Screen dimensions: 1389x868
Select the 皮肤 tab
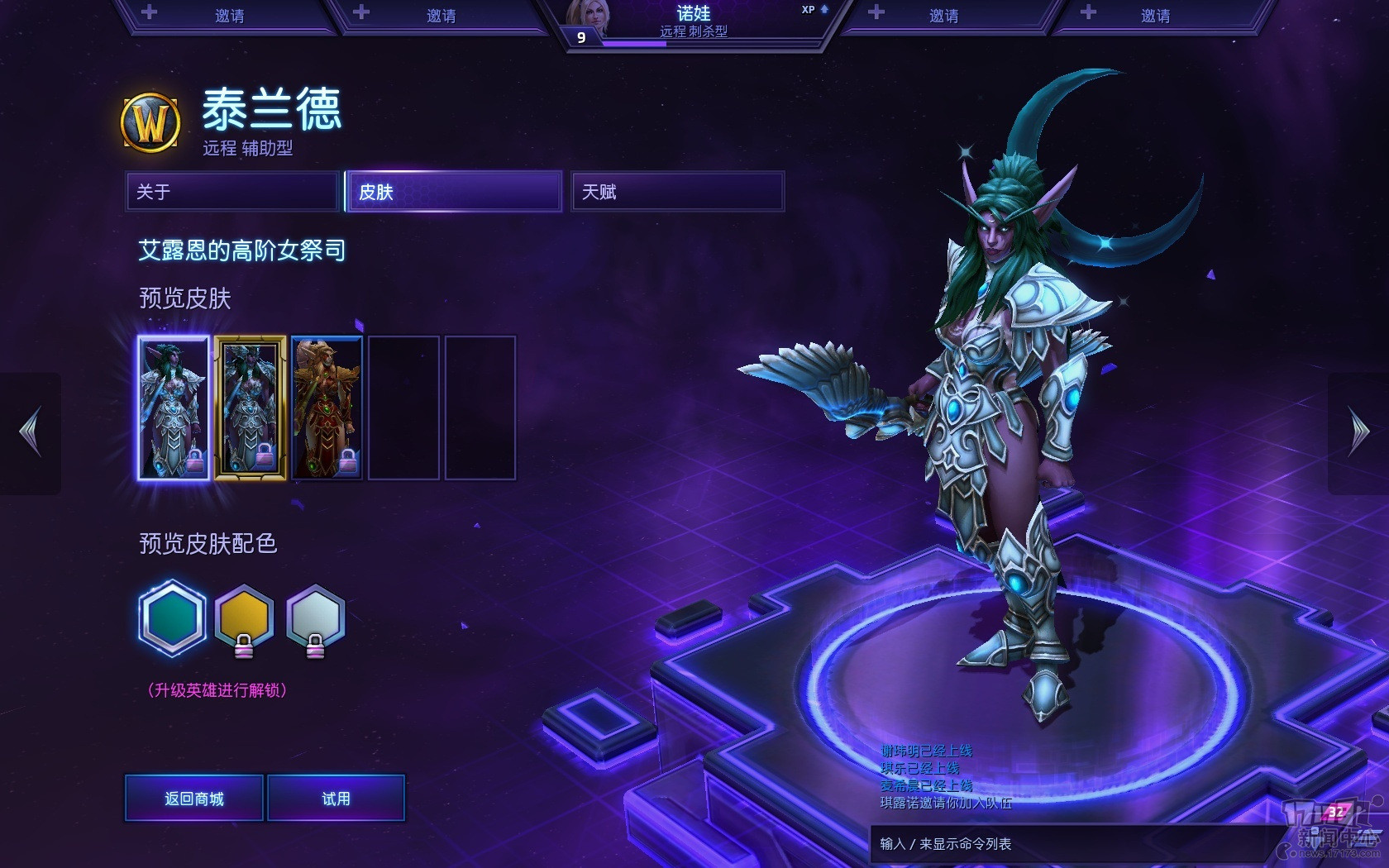(x=454, y=192)
